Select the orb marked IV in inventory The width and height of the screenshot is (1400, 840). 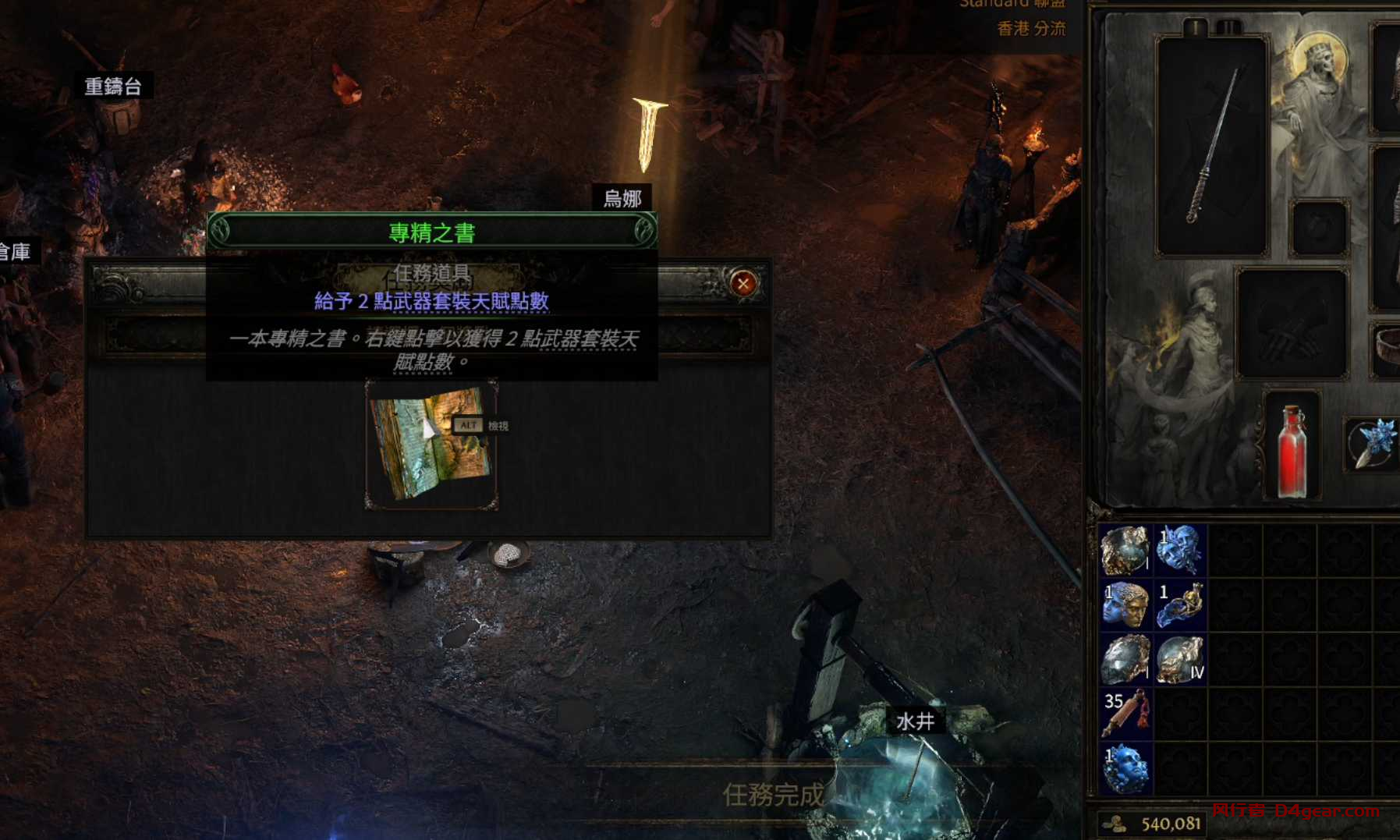(1179, 659)
